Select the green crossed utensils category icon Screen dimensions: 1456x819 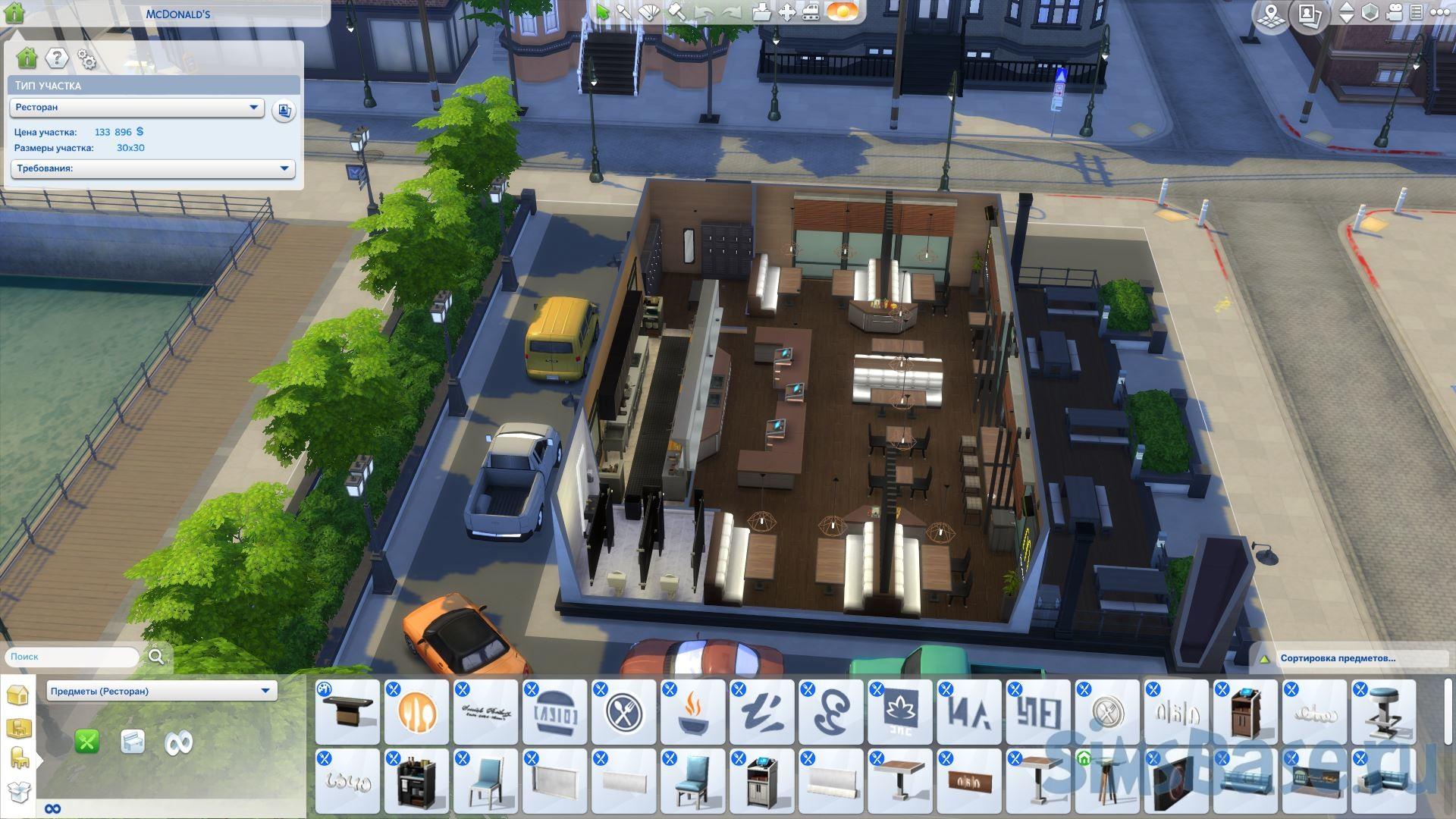point(87,742)
